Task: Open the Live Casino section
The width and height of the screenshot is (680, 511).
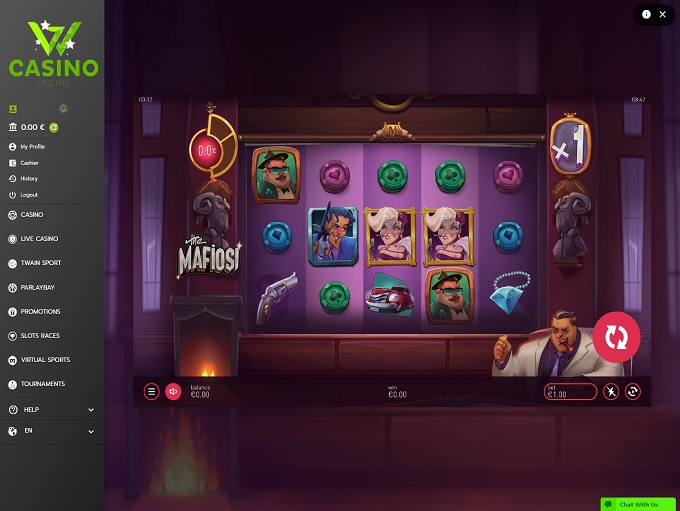Action: coord(39,239)
